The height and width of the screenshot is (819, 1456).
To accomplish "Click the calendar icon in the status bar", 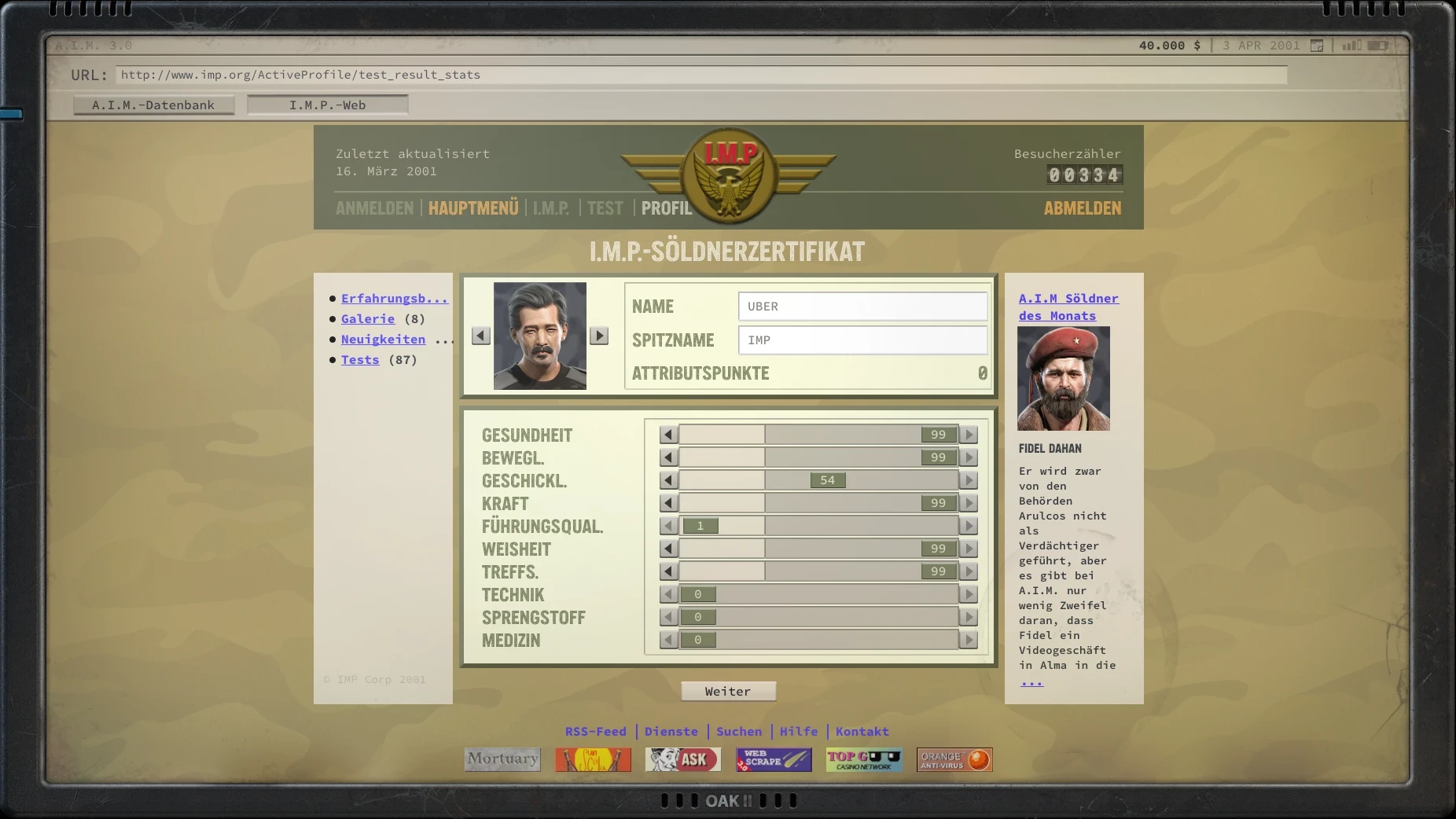I will pos(1316,46).
